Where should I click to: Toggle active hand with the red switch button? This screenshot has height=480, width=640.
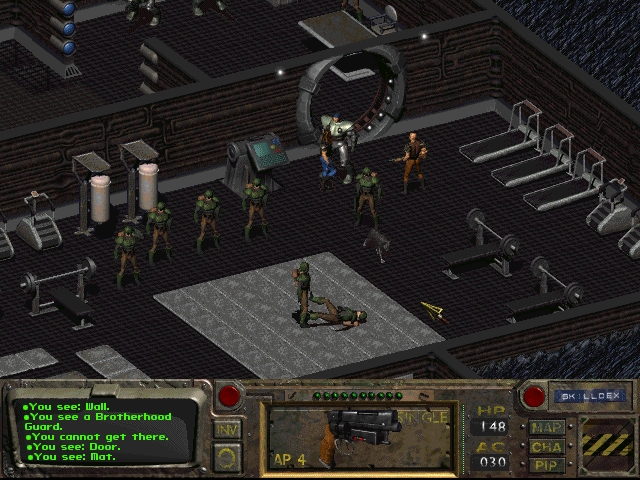(x=231, y=395)
